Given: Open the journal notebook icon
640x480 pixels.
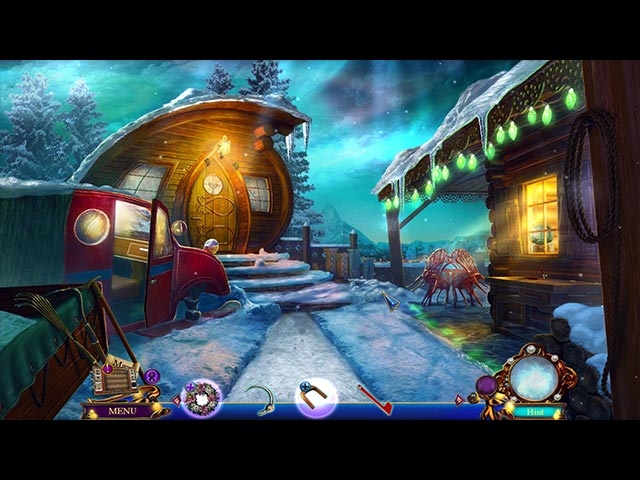Looking at the screenshot, I should point(112,379).
